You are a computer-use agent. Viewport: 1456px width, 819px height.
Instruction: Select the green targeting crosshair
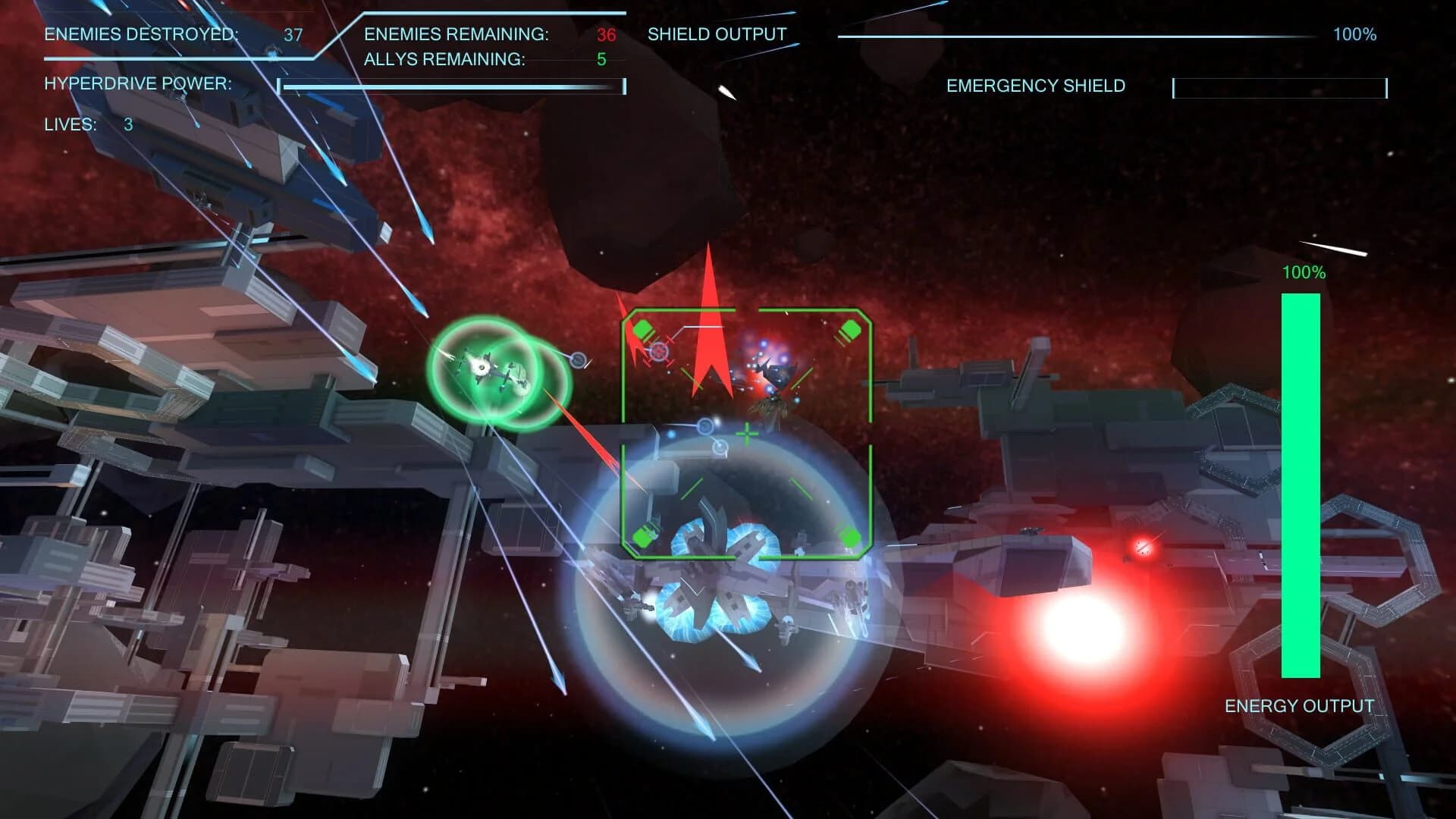tap(748, 435)
